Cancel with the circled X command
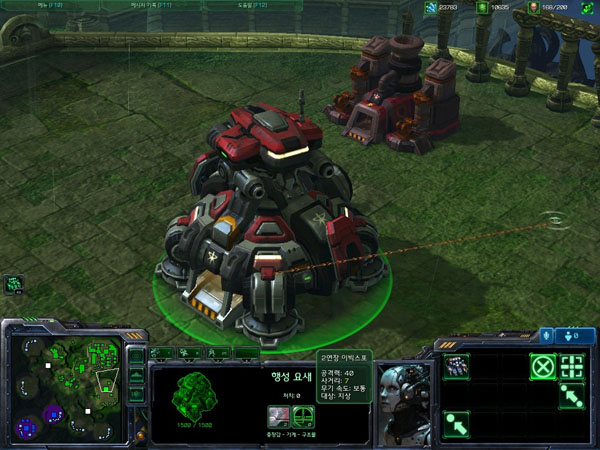Image resolution: width=600 pixels, height=450 pixels. (542, 366)
